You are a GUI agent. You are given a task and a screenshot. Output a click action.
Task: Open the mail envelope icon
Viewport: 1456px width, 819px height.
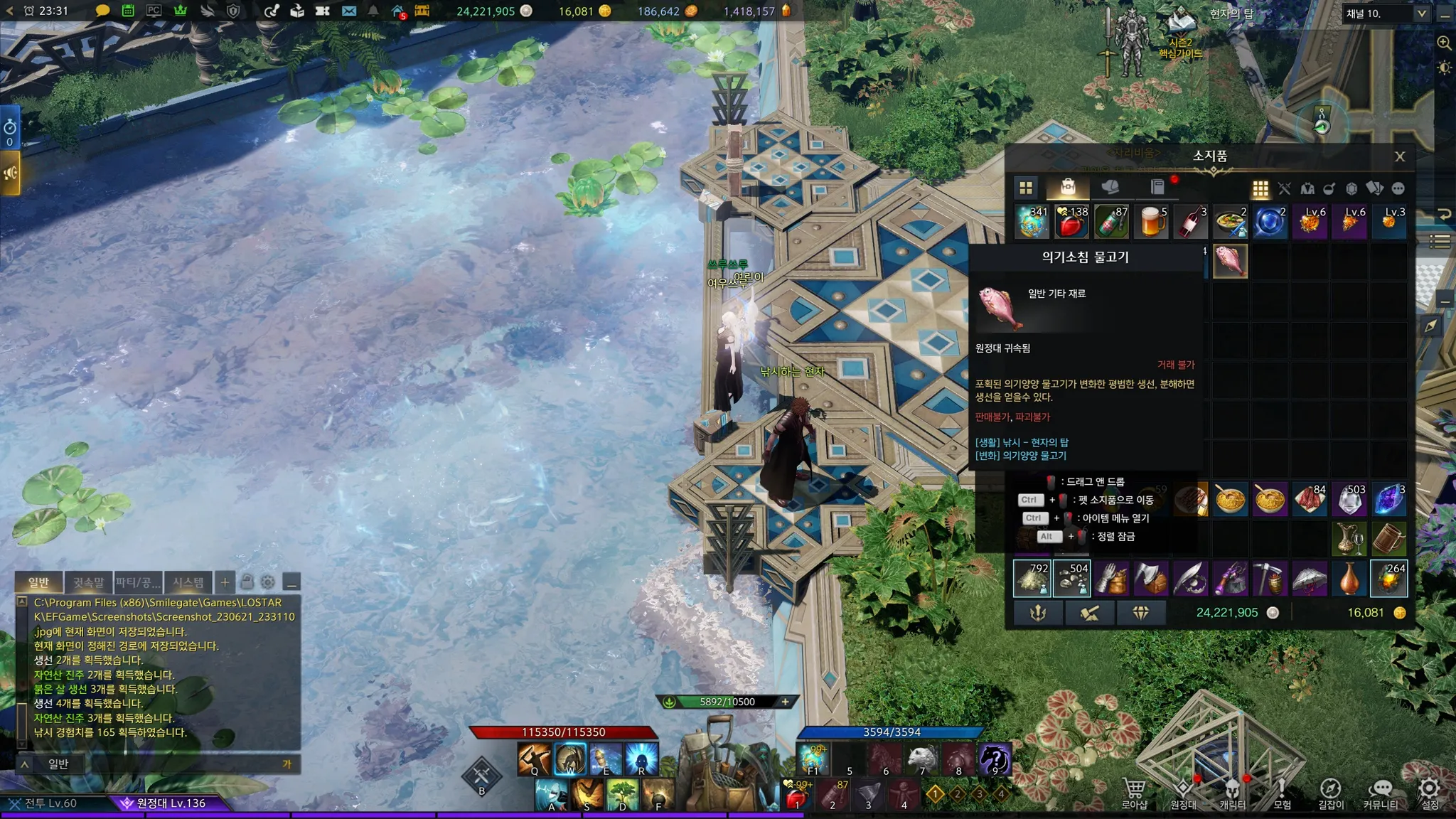(348, 11)
